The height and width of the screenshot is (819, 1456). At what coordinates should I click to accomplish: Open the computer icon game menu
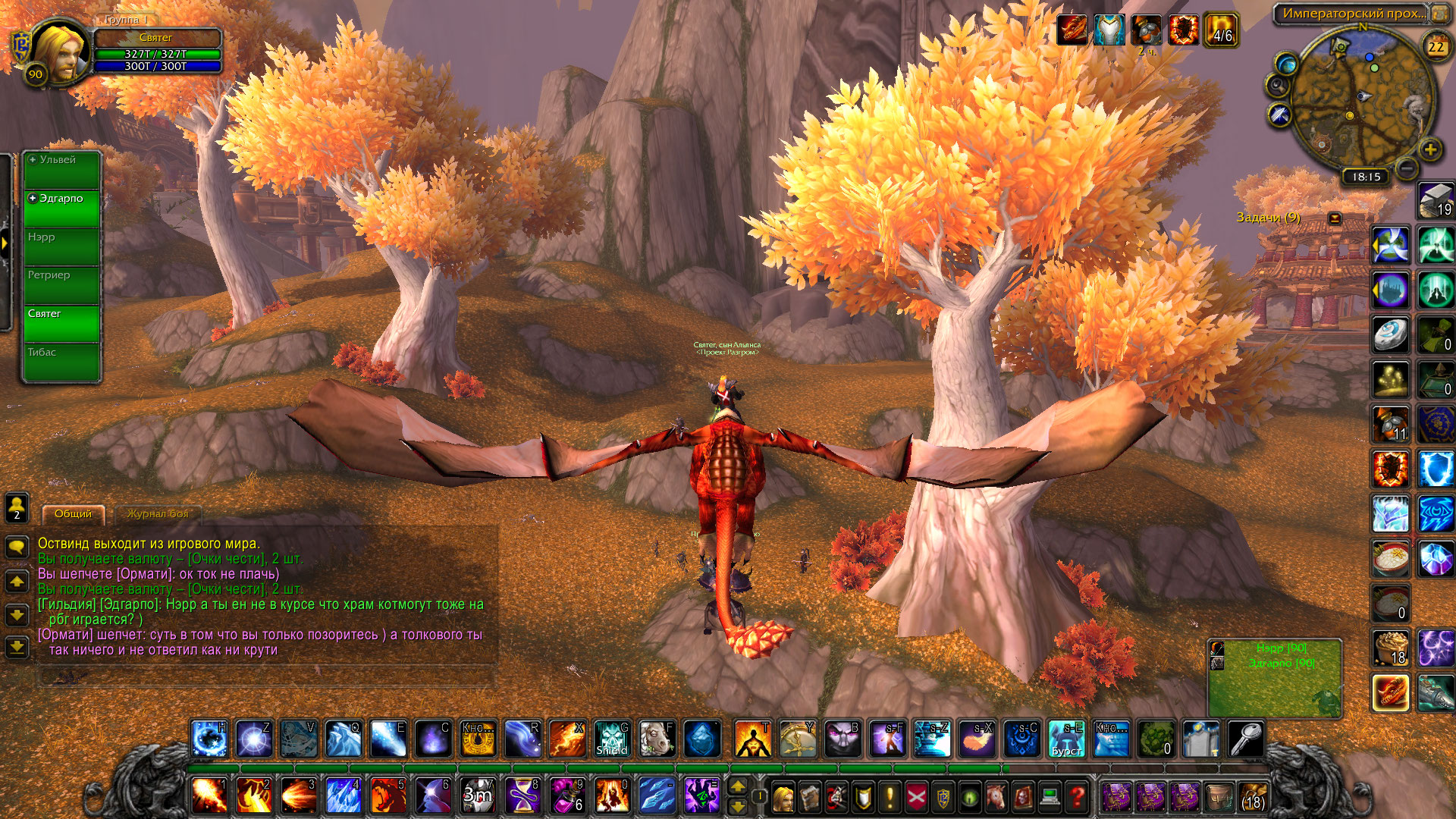point(1050,797)
